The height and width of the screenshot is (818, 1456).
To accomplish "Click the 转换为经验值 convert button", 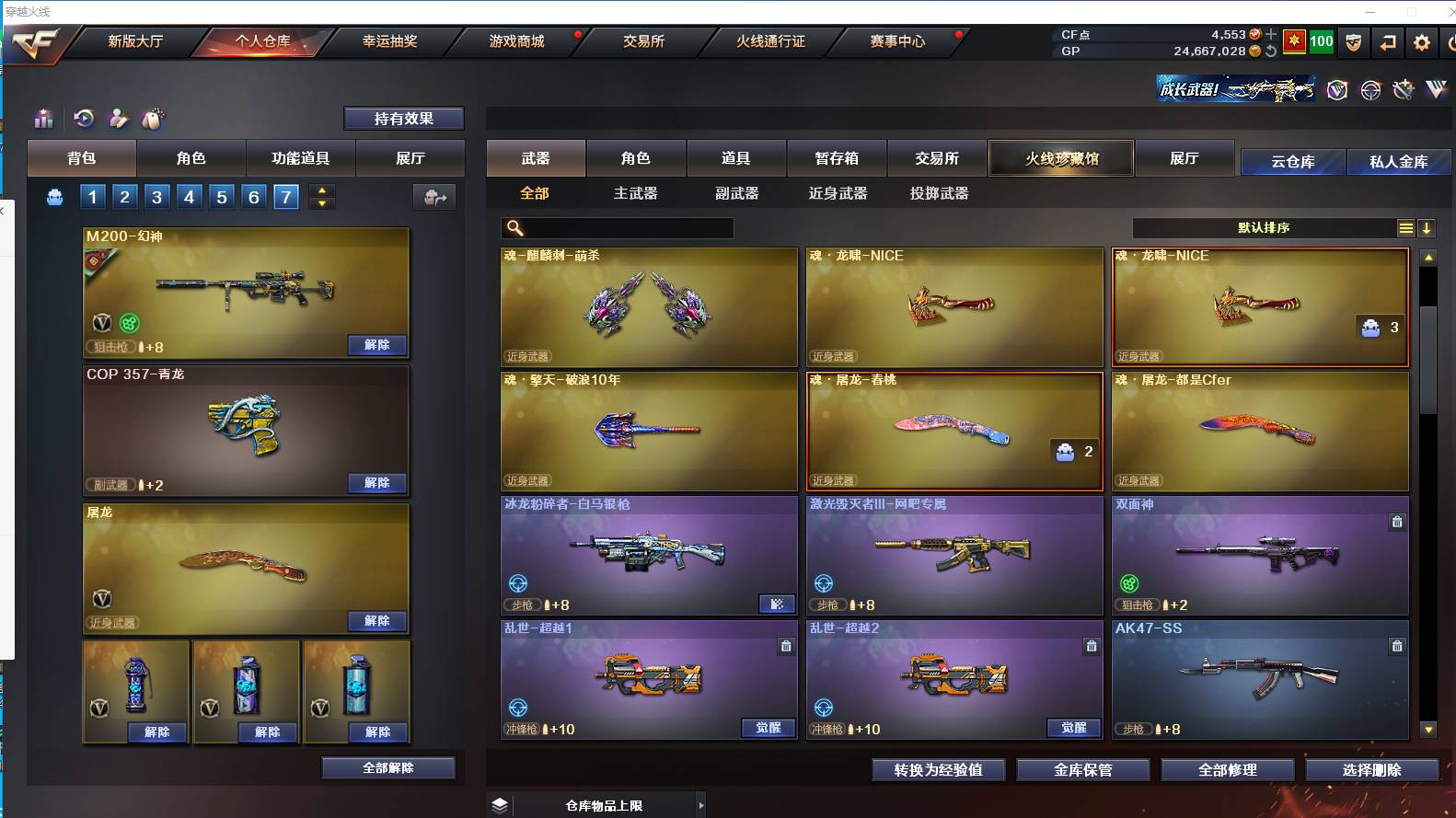I will tap(938, 770).
